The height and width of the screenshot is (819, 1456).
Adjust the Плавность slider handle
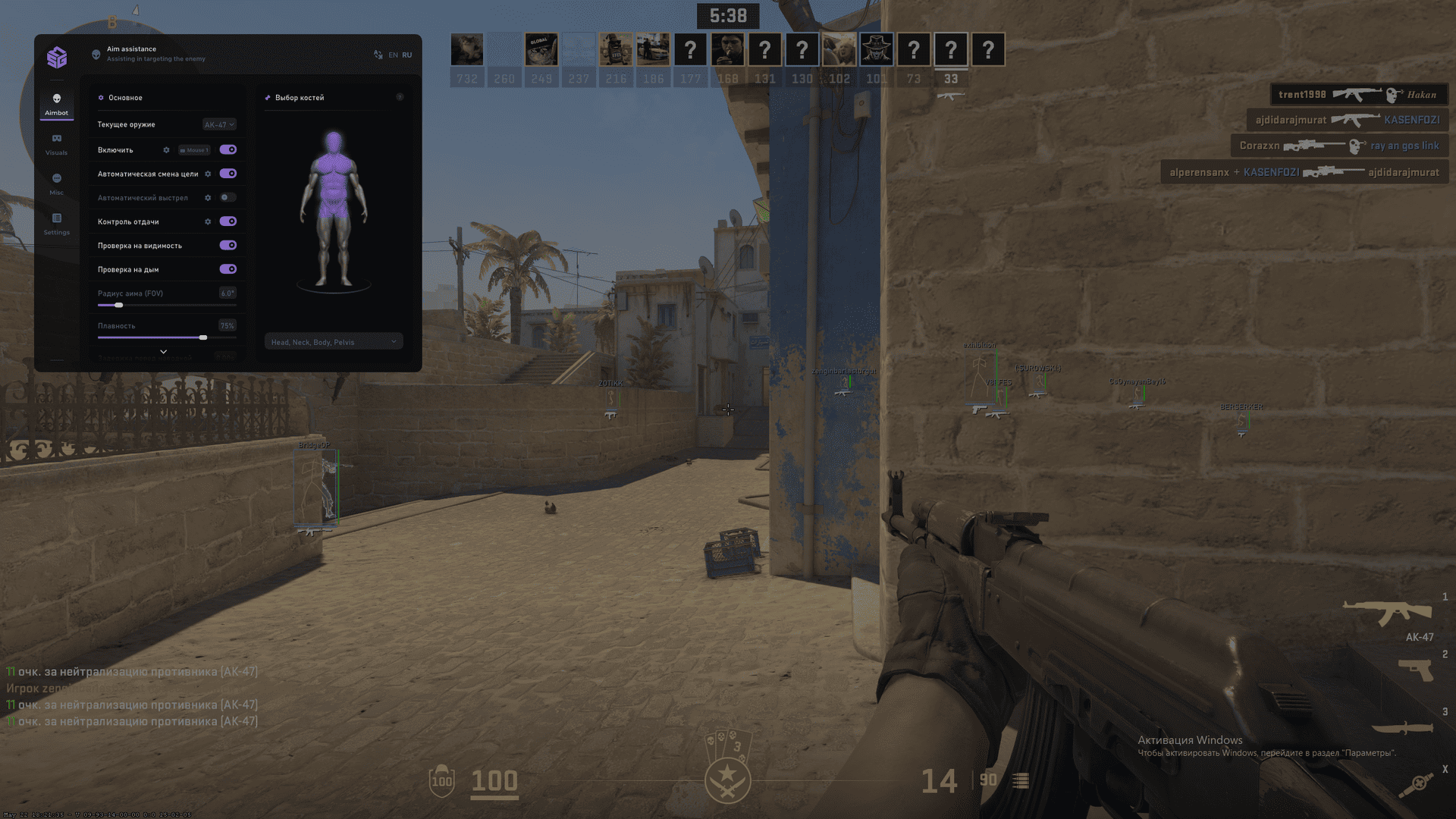[202, 337]
